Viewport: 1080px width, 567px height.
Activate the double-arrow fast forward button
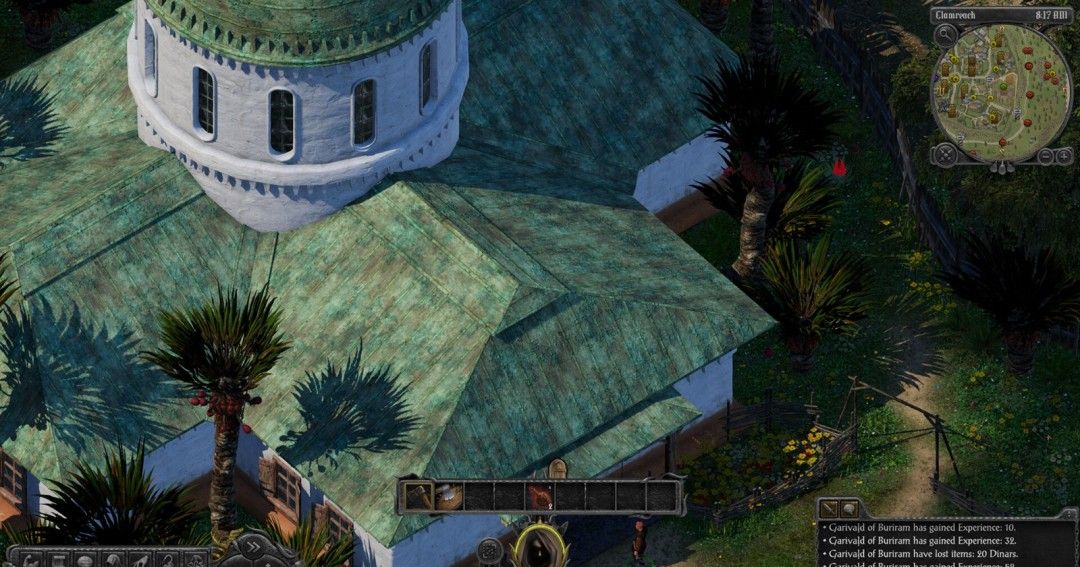pyautogui.click(x=252, y=547)
